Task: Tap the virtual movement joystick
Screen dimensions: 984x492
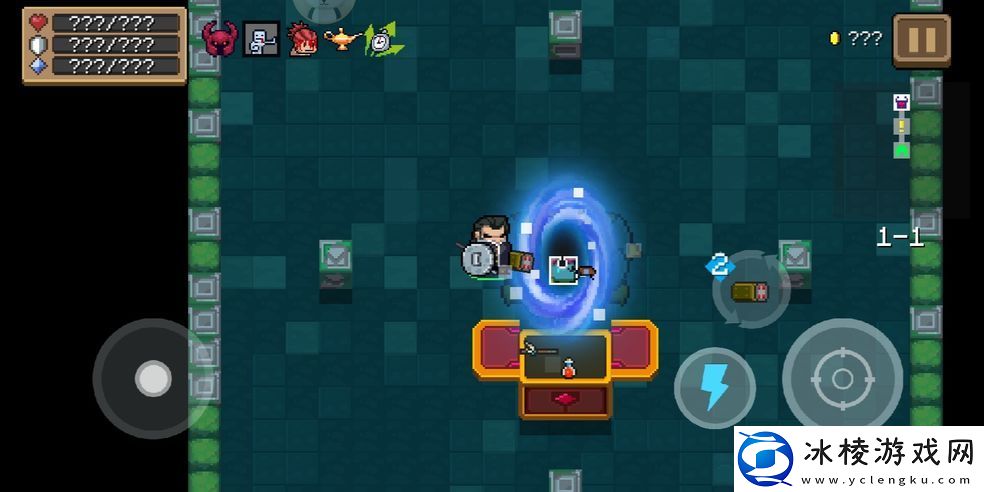Action: point(152,378)
